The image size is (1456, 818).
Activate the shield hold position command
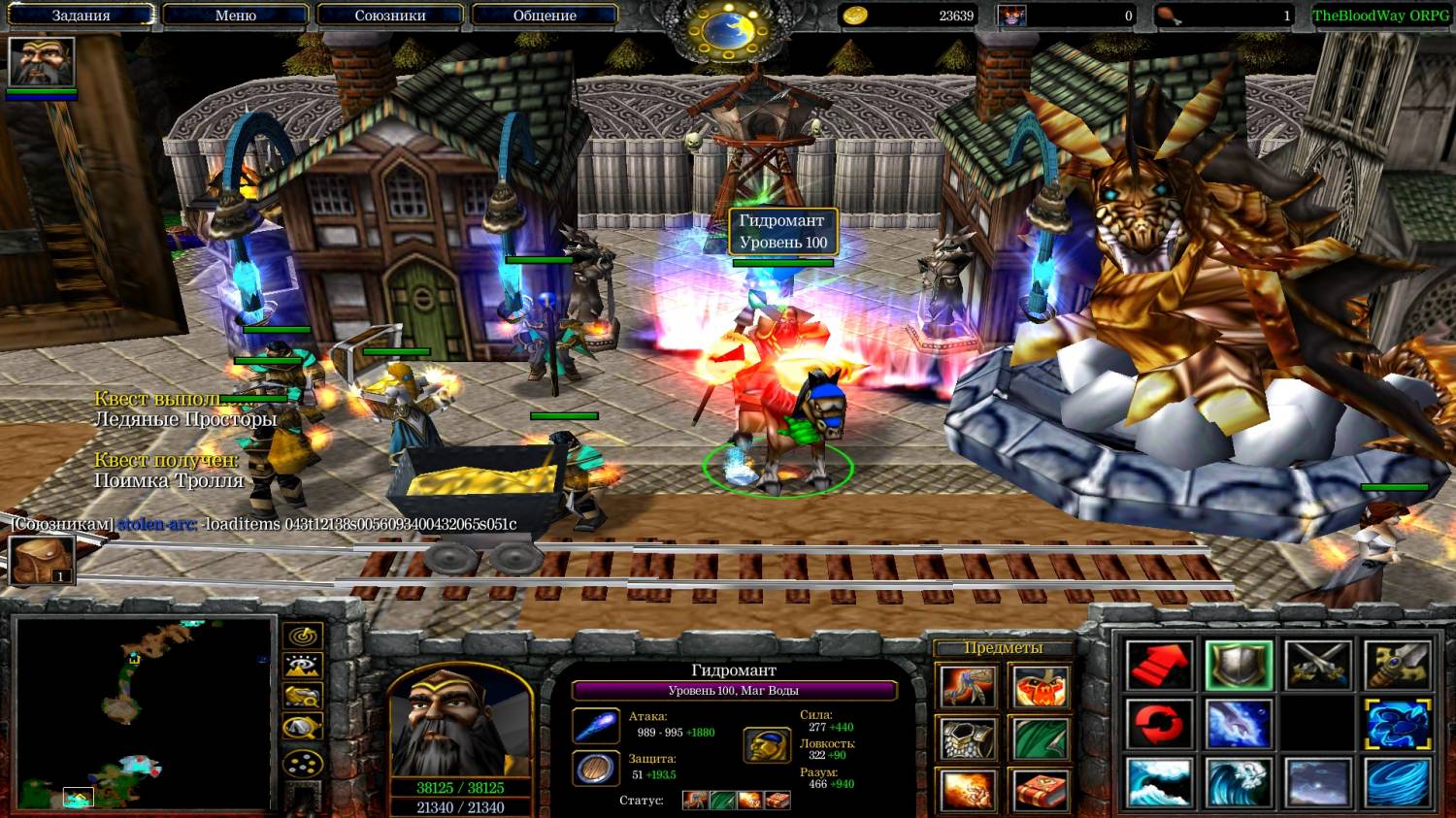1239,666
